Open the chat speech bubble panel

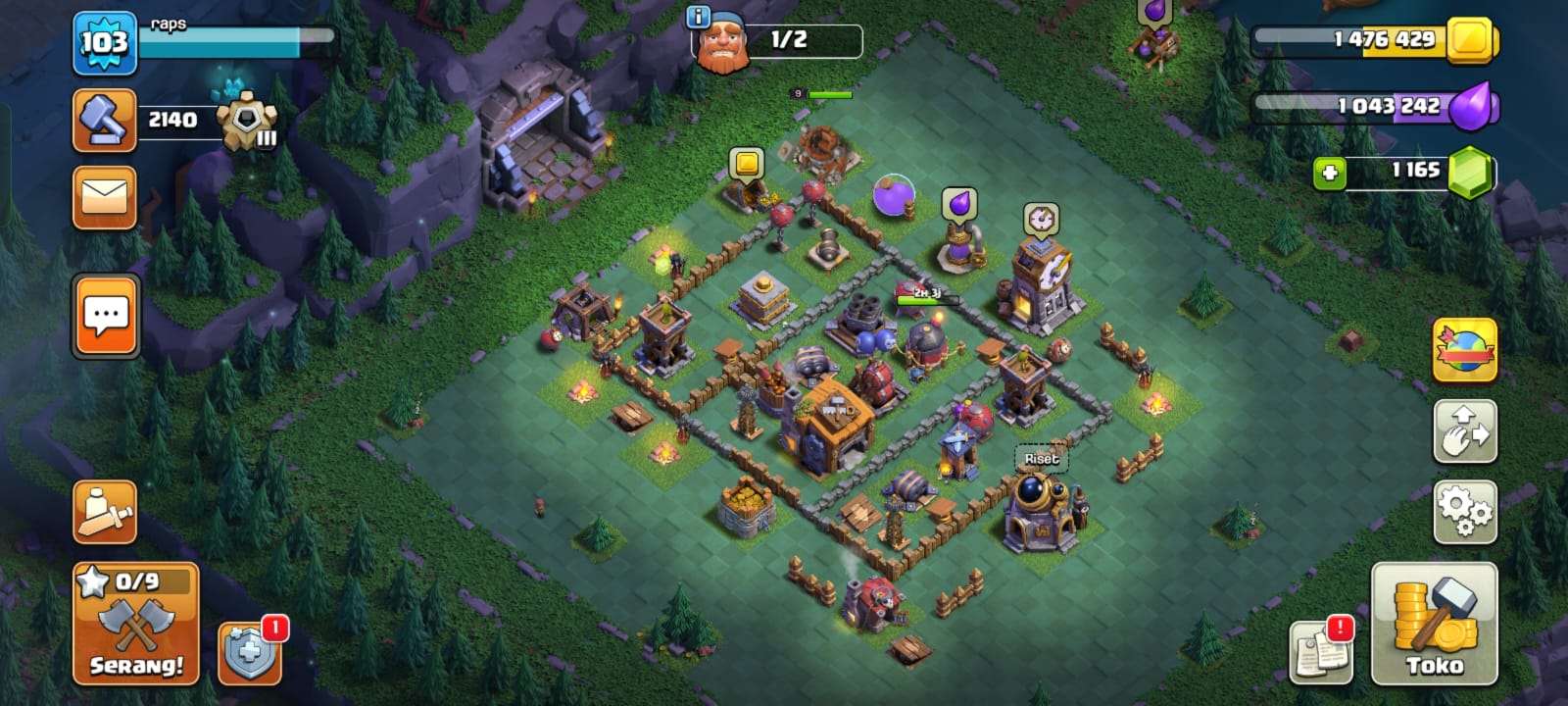(x=106, y=316)
